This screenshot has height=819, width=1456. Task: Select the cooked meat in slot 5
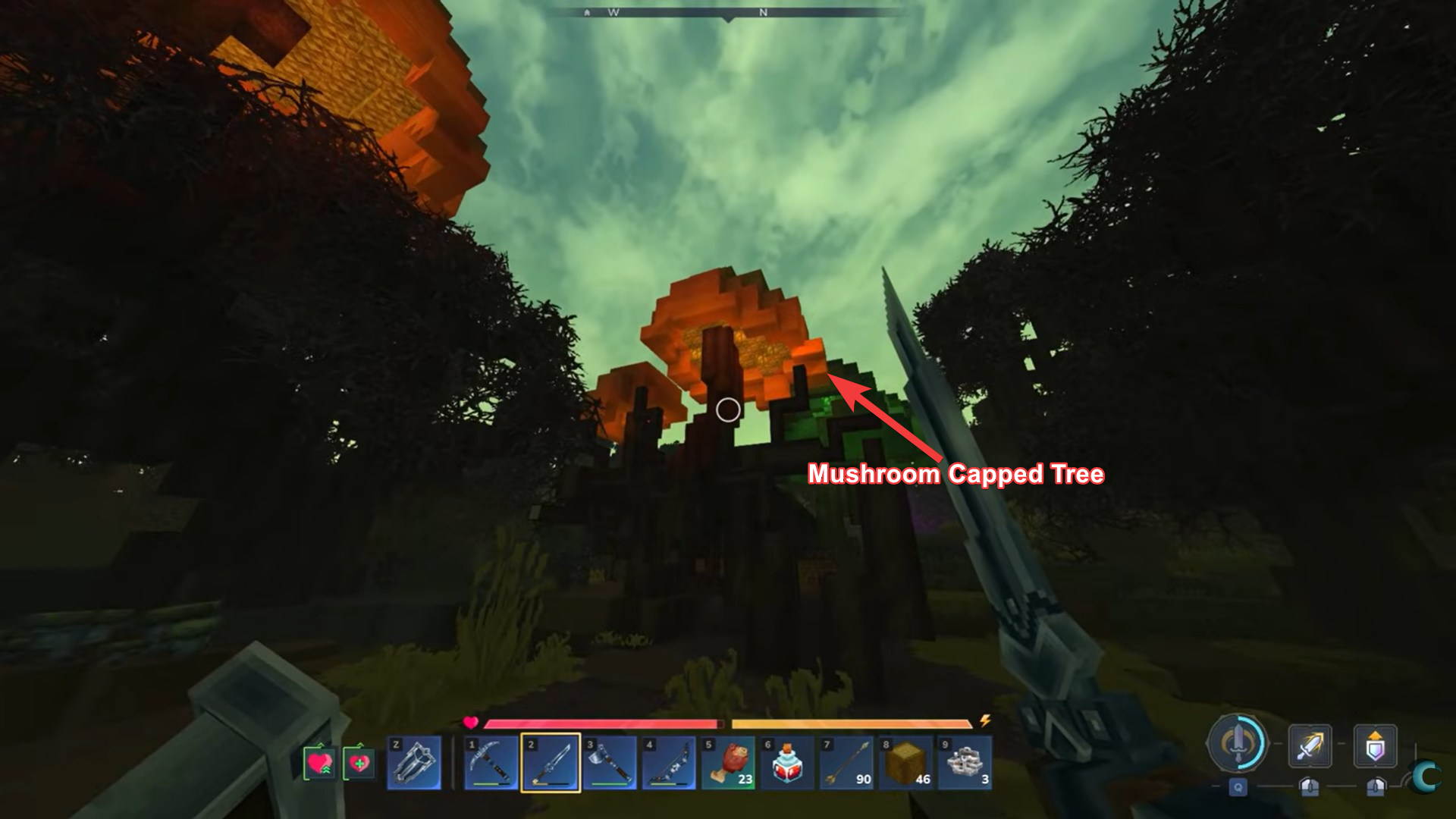click(729, 761)
